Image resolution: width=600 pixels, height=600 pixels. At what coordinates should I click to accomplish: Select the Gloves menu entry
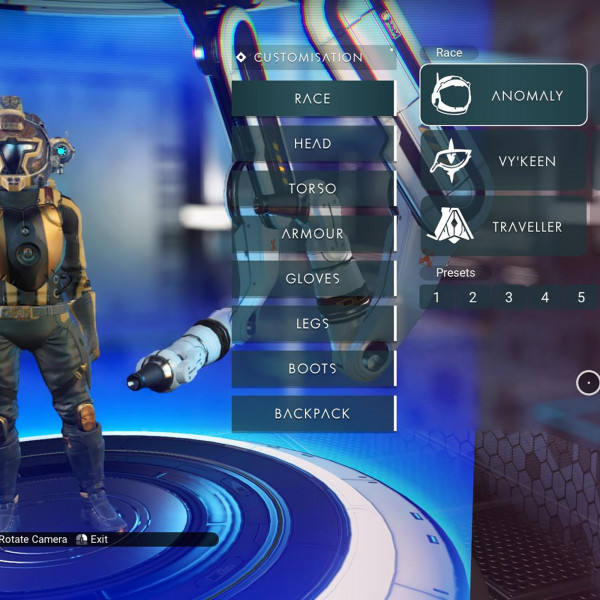313,279
